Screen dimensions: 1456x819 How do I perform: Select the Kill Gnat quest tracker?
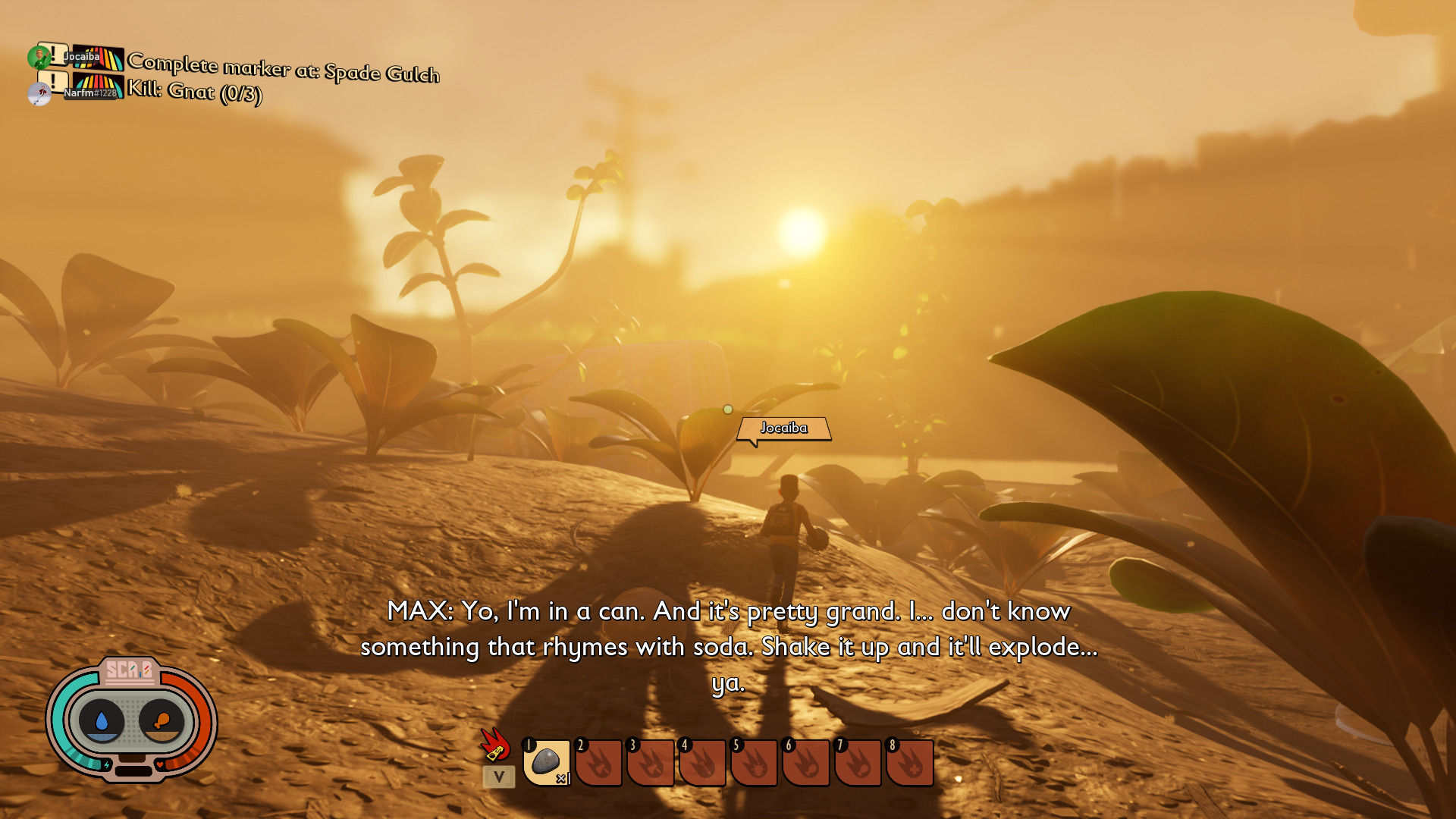pyautogui.click(x=194, y=92)
